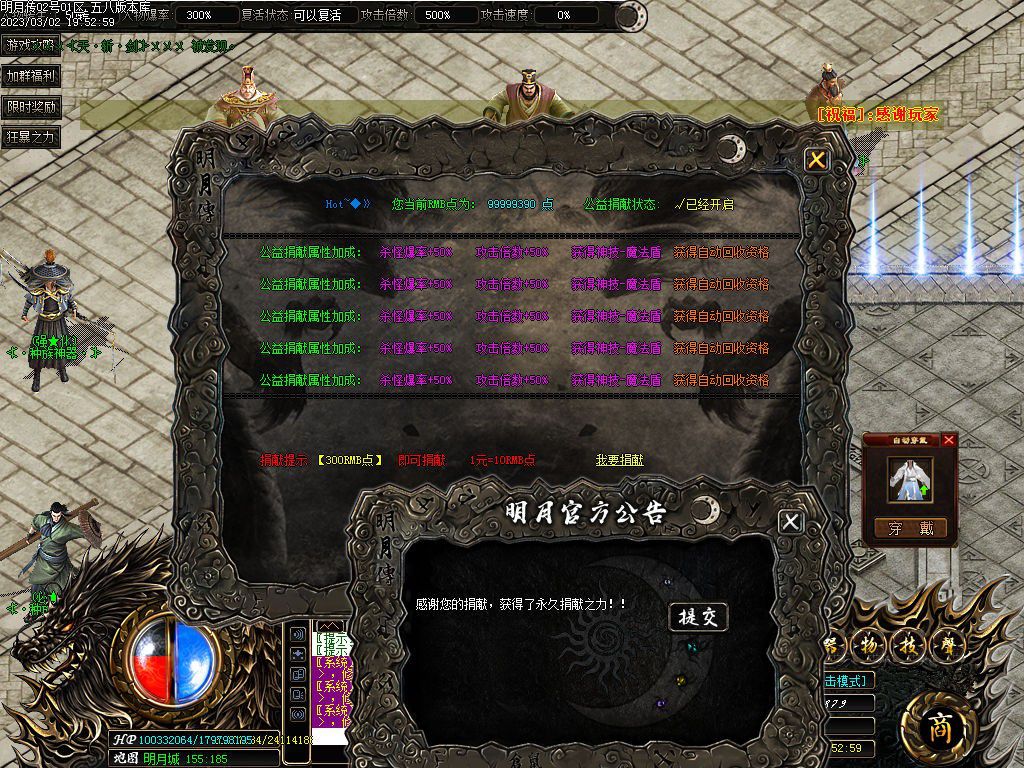Viewport: 1024px width, 768px height.
Task: Close the donation window
Action: 817,160
